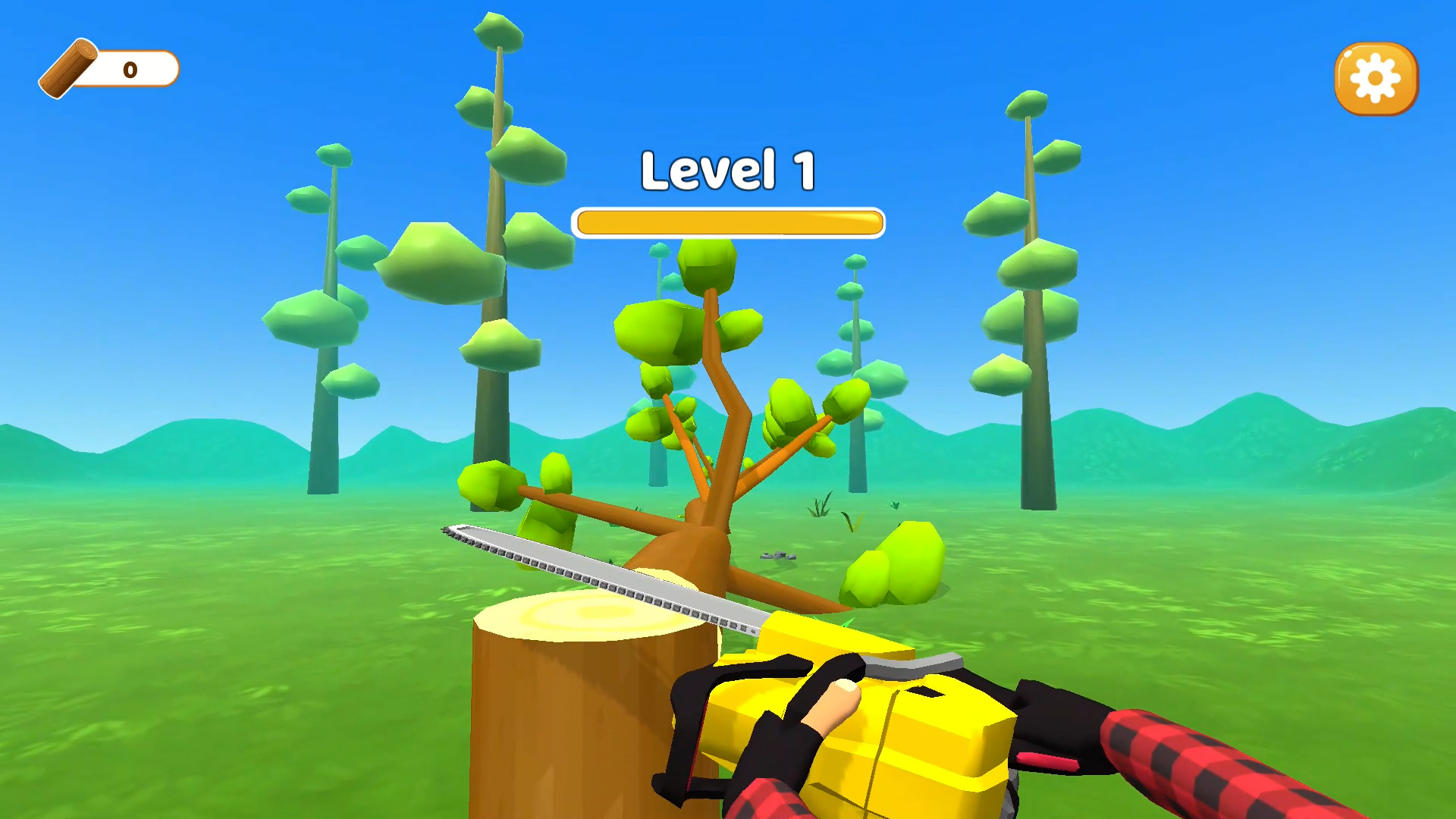Click the Level 1 title text
This screenshot has width=1456, height=819.
728,168
